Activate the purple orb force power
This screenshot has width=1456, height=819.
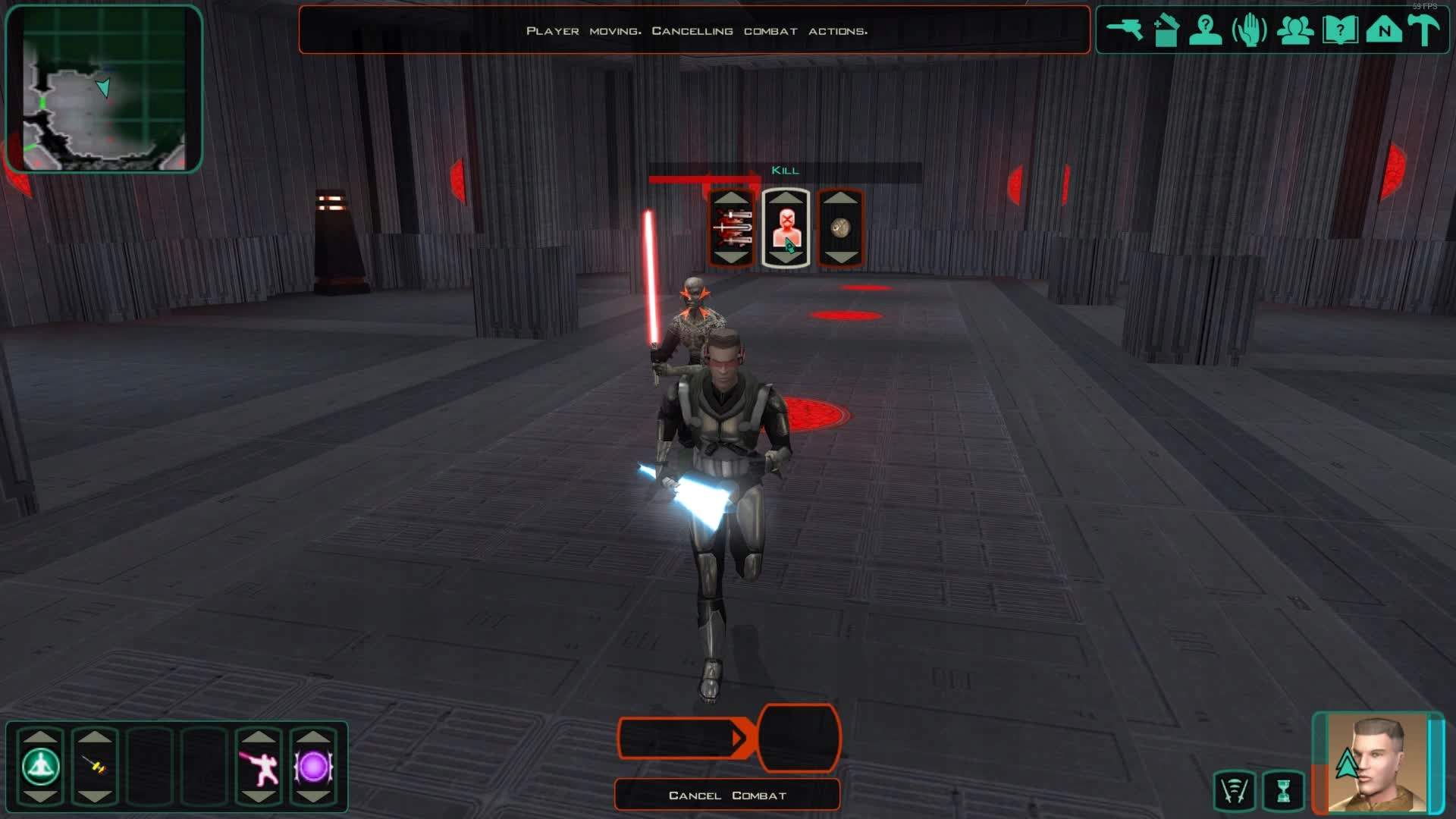[313, 767]
